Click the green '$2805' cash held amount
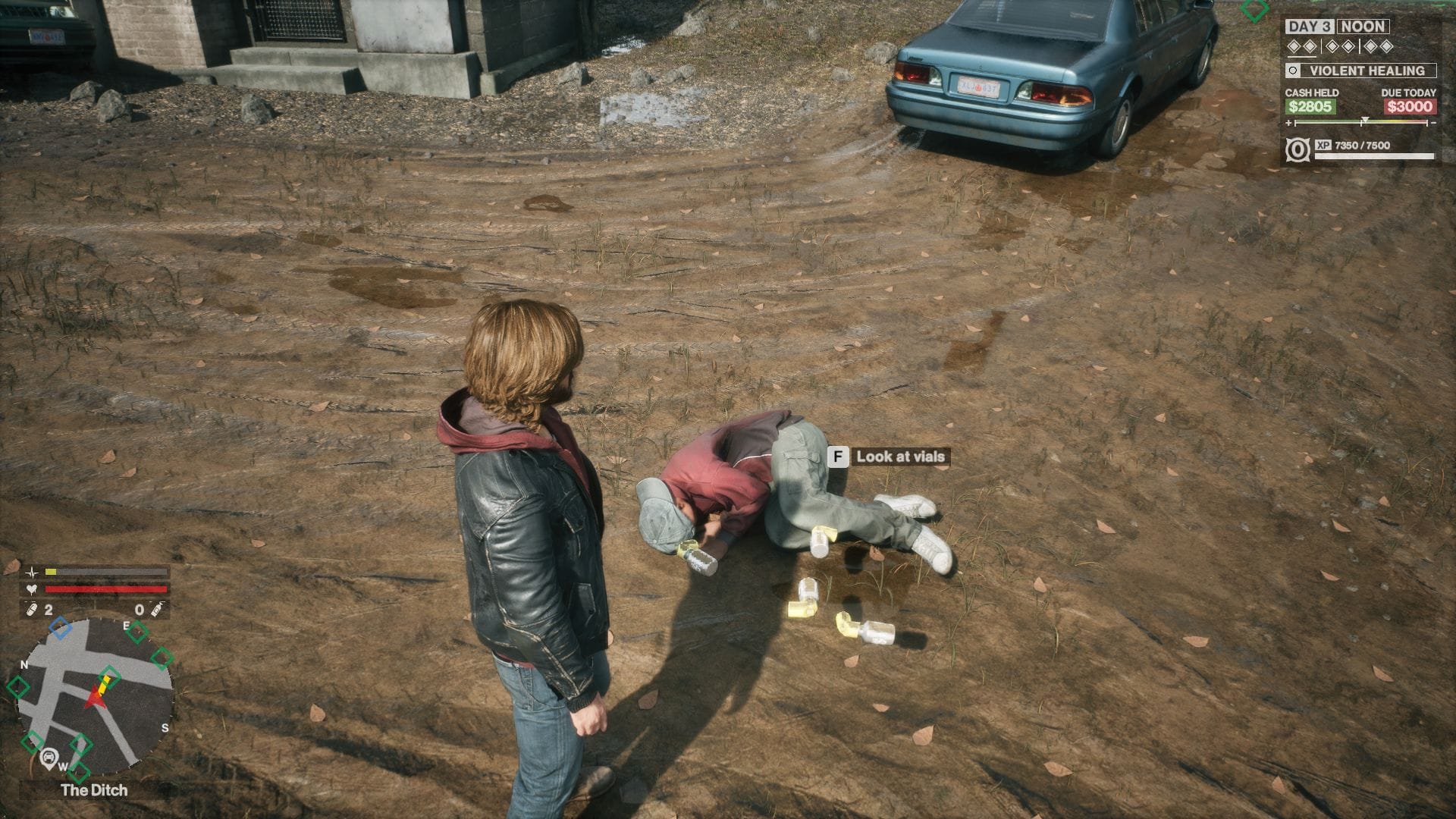 [1309, 108]
